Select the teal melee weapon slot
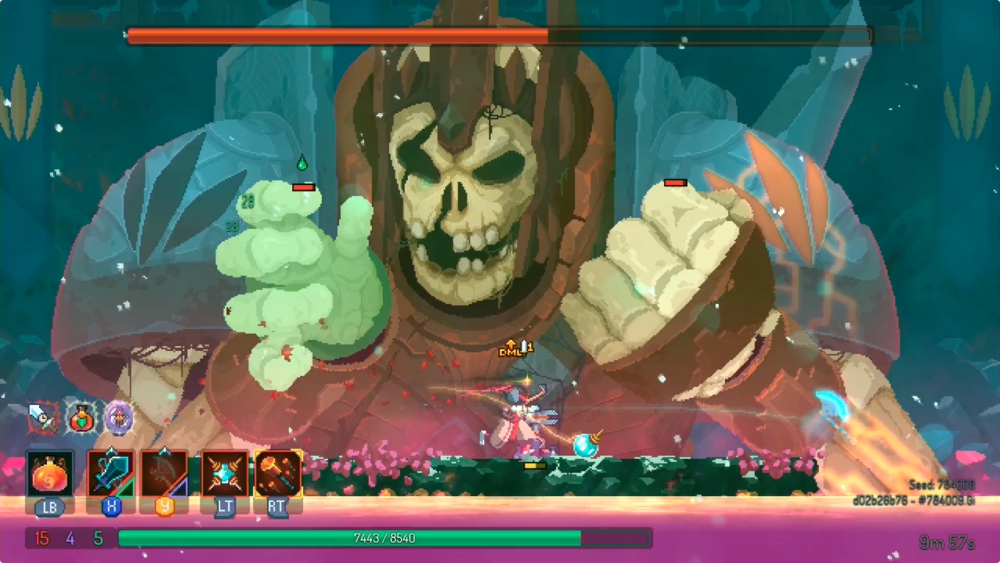Screen dimensions: 1000x563 click(x=110, y=473)
